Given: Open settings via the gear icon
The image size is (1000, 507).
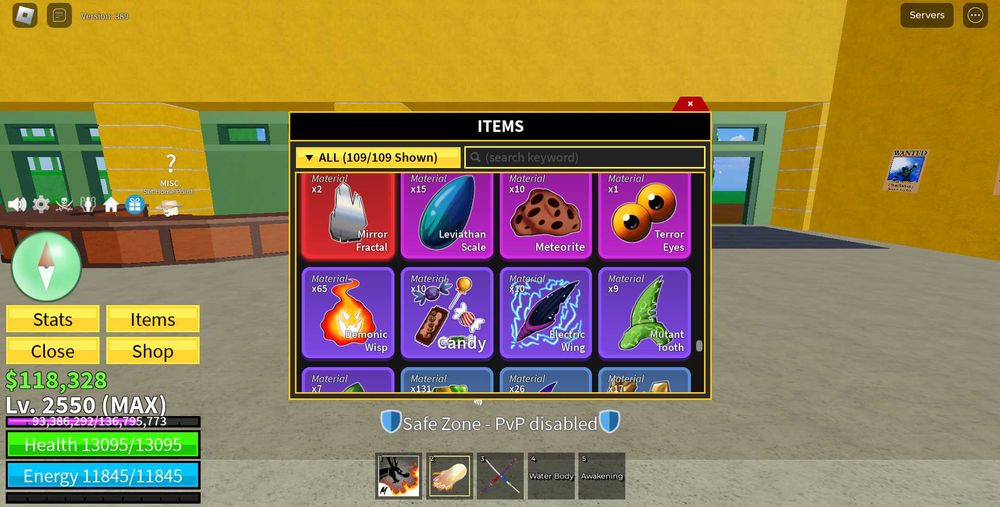Looking at the screenshot, I should click(x=41, y=204).
